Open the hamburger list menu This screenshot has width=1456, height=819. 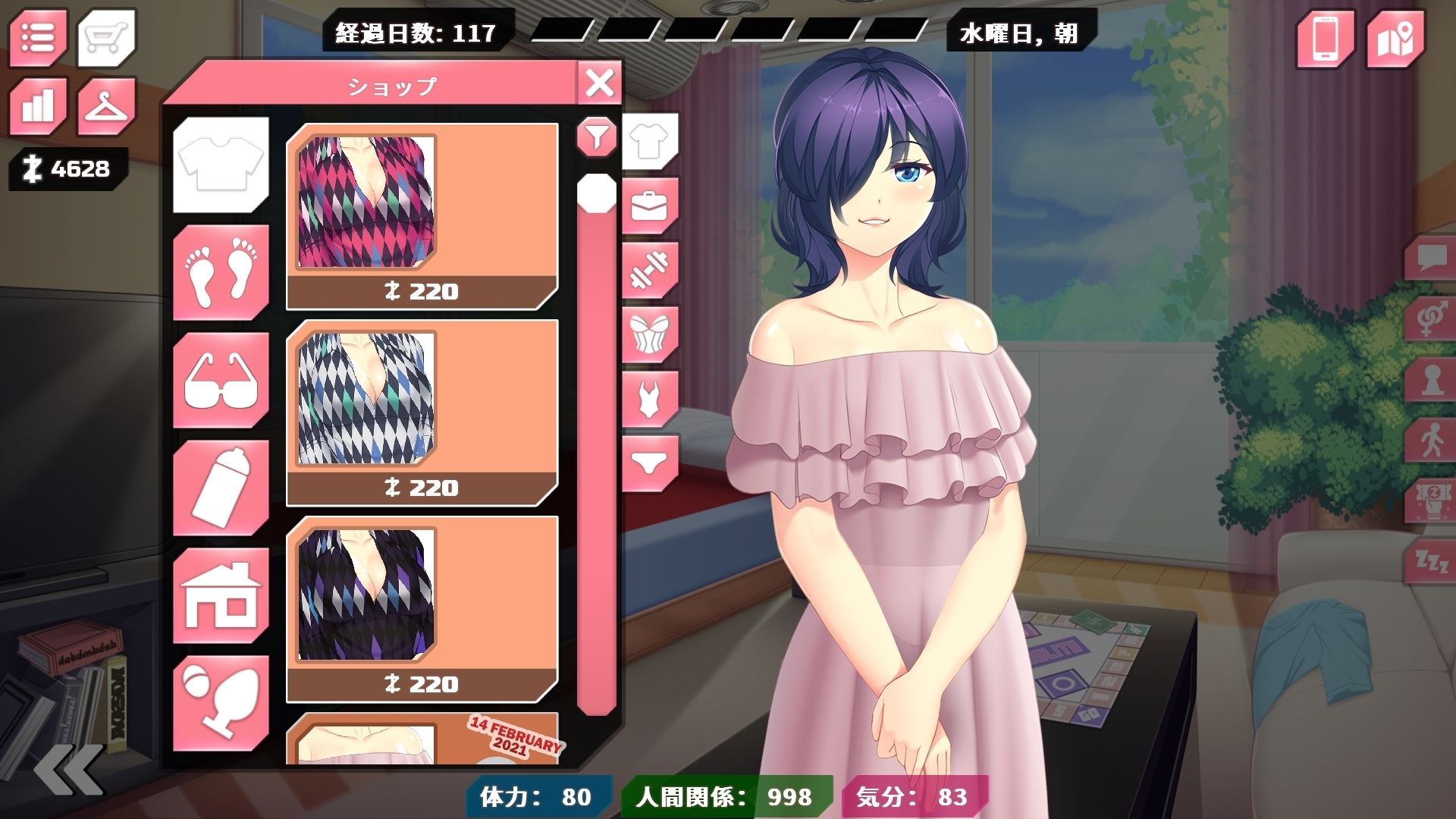coord(38,36)
